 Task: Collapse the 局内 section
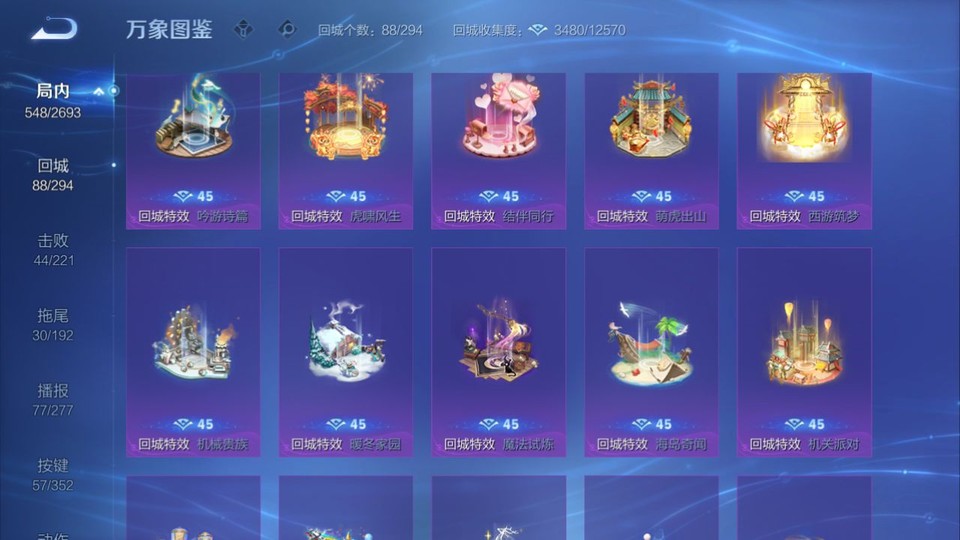pos(99,92)
